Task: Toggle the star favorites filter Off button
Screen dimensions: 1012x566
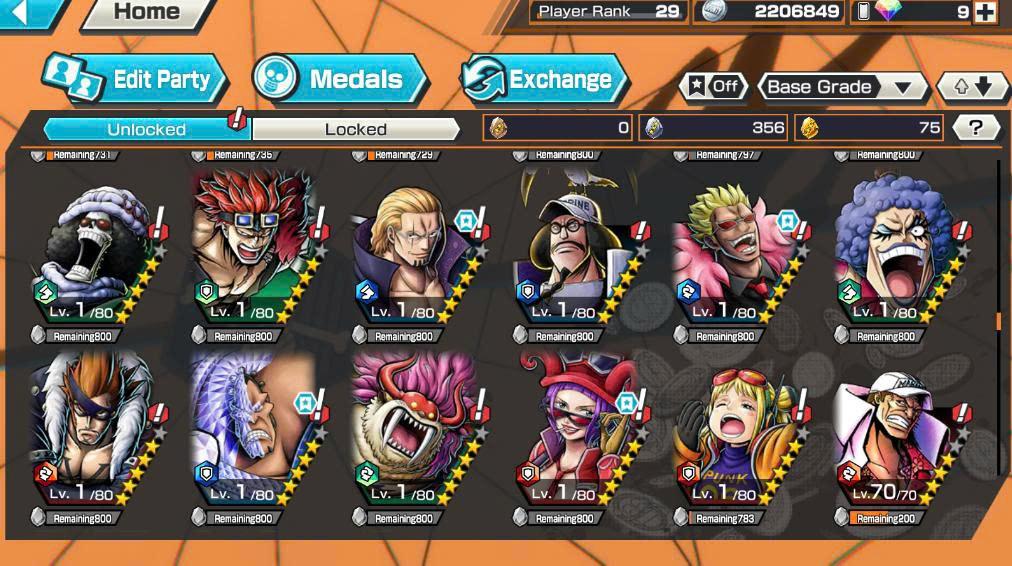Action: coord(713,87)
